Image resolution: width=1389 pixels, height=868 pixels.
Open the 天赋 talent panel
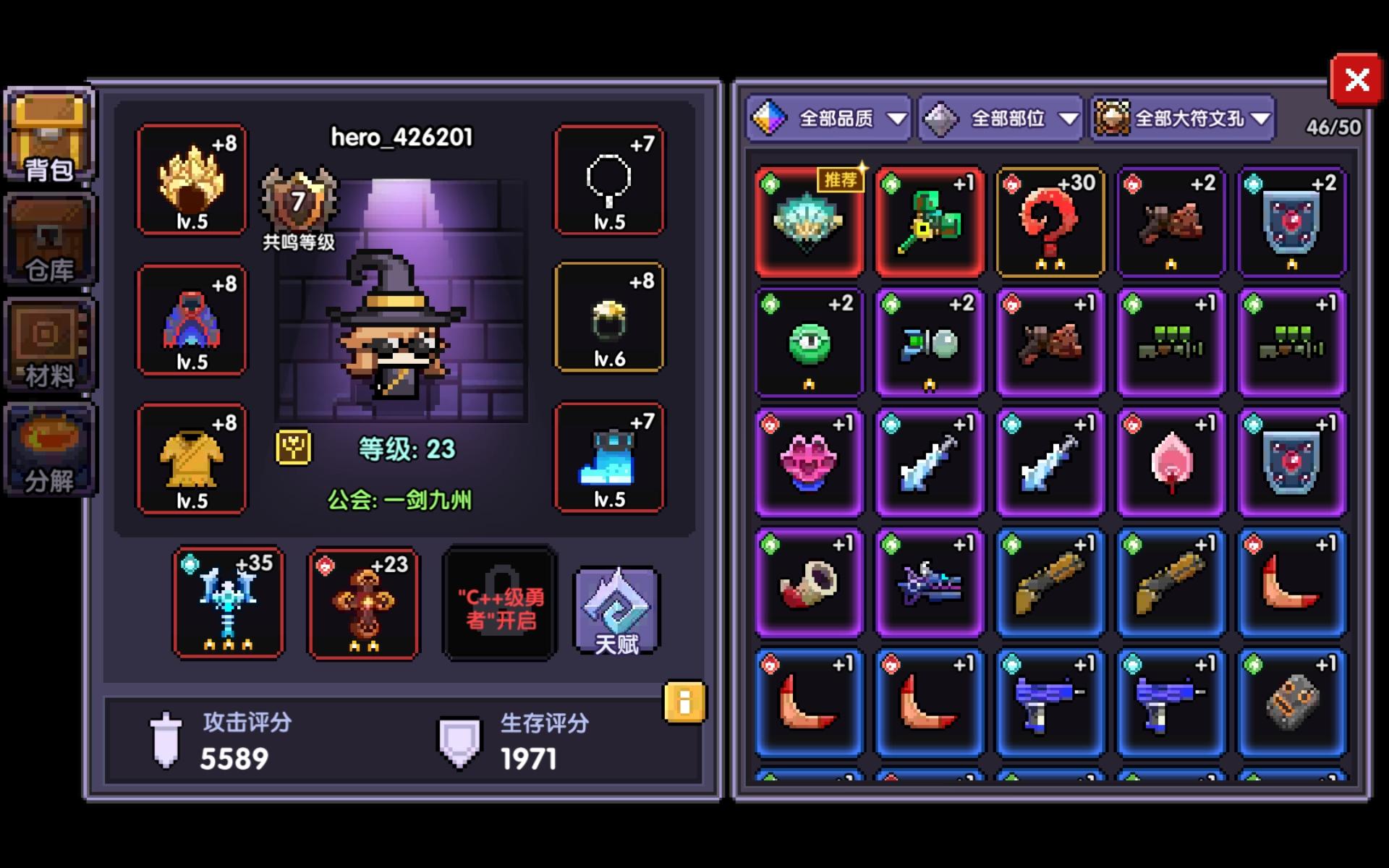pos(616,611)
